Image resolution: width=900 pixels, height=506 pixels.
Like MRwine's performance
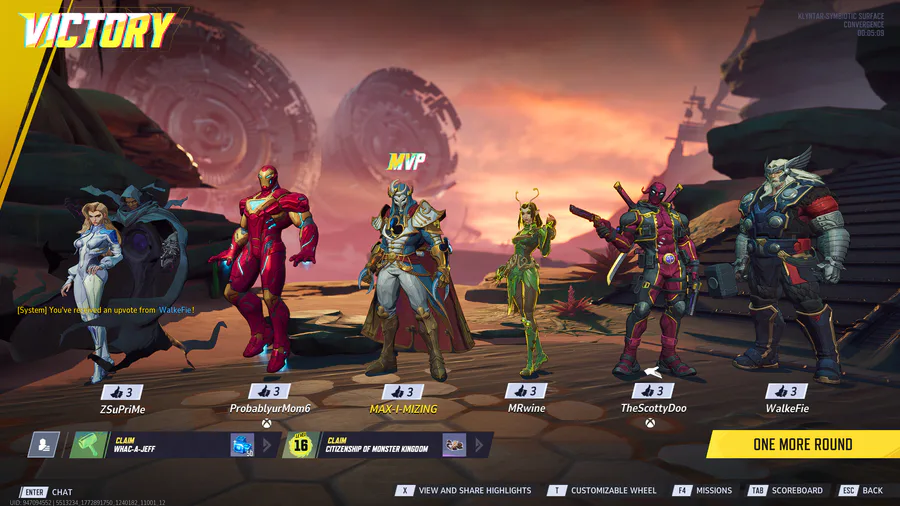point(526,392)
